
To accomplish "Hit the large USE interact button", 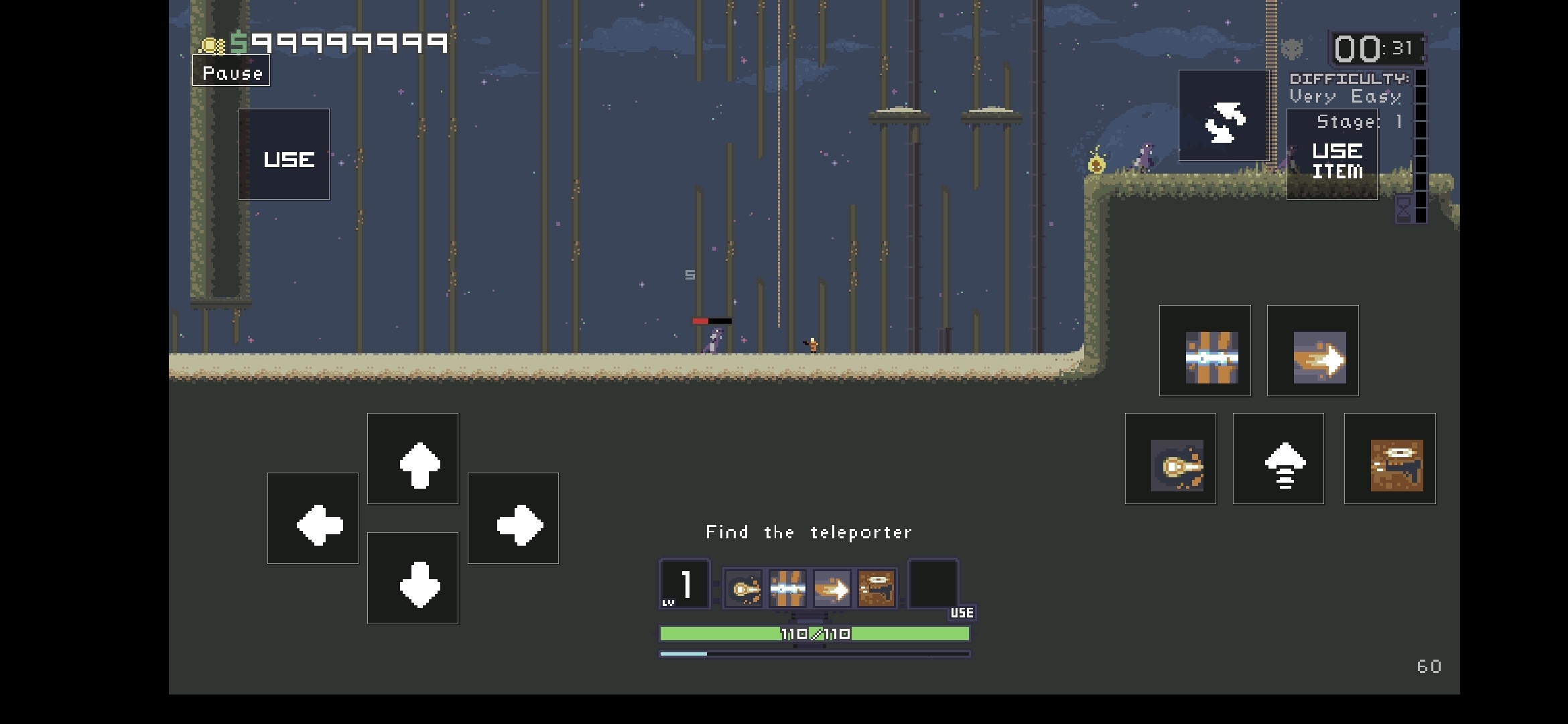I will point(284,155).
